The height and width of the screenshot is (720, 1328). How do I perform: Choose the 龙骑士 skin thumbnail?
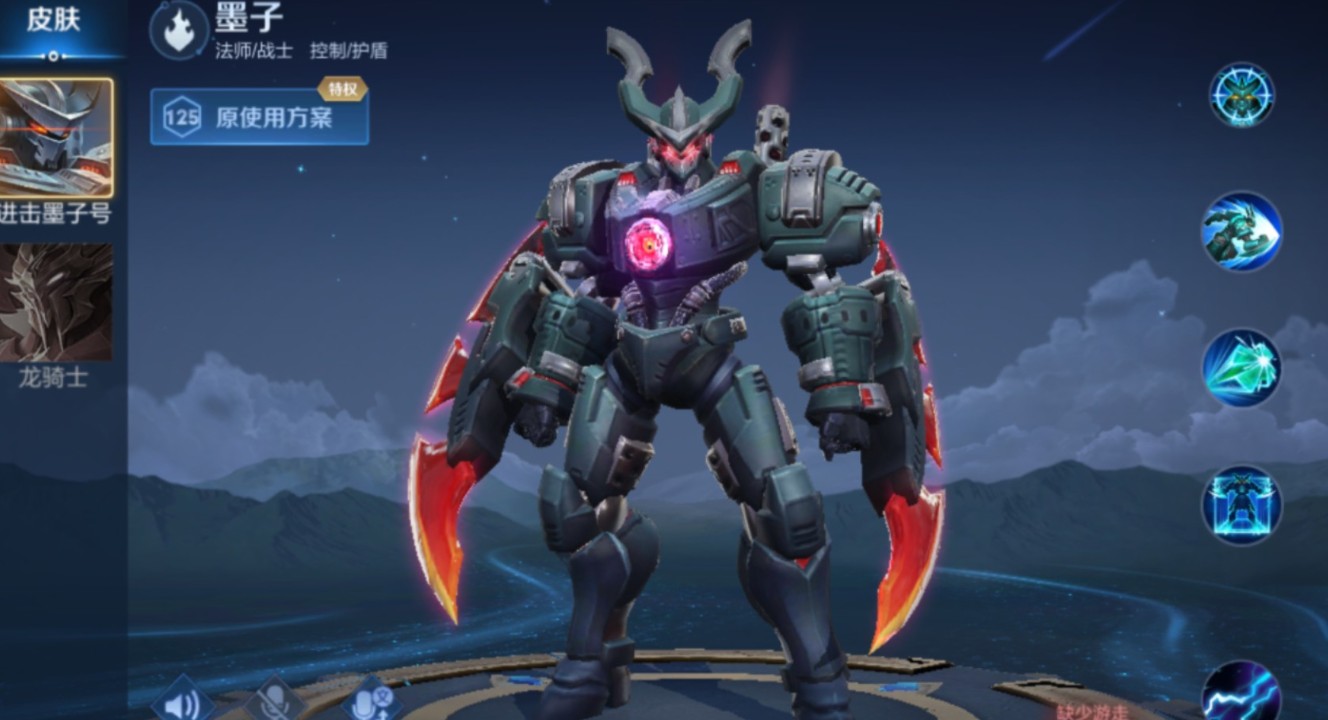[56, 302]
